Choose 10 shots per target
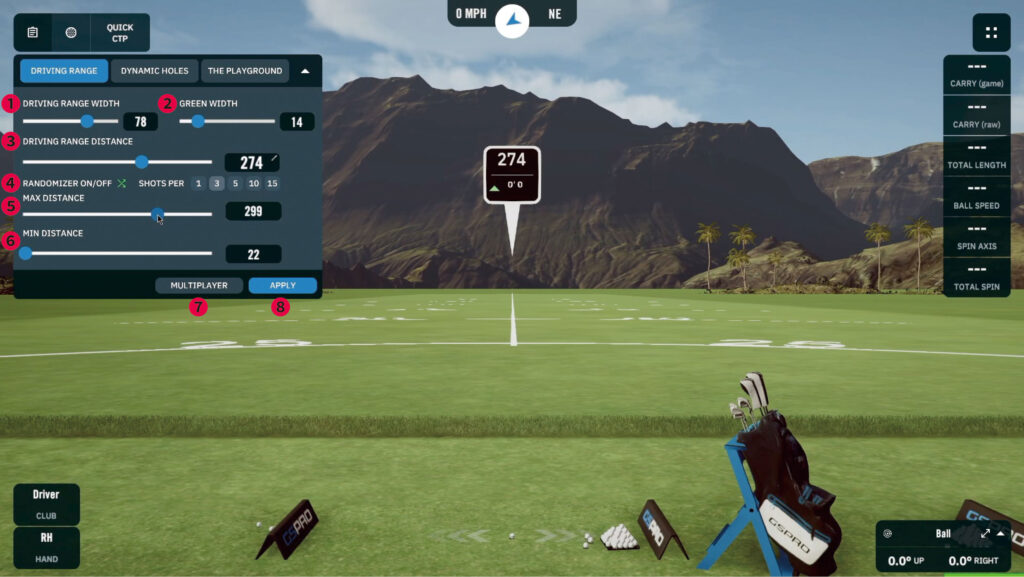Viewport: 1024px width, 577px height. [x=254, y=183]
